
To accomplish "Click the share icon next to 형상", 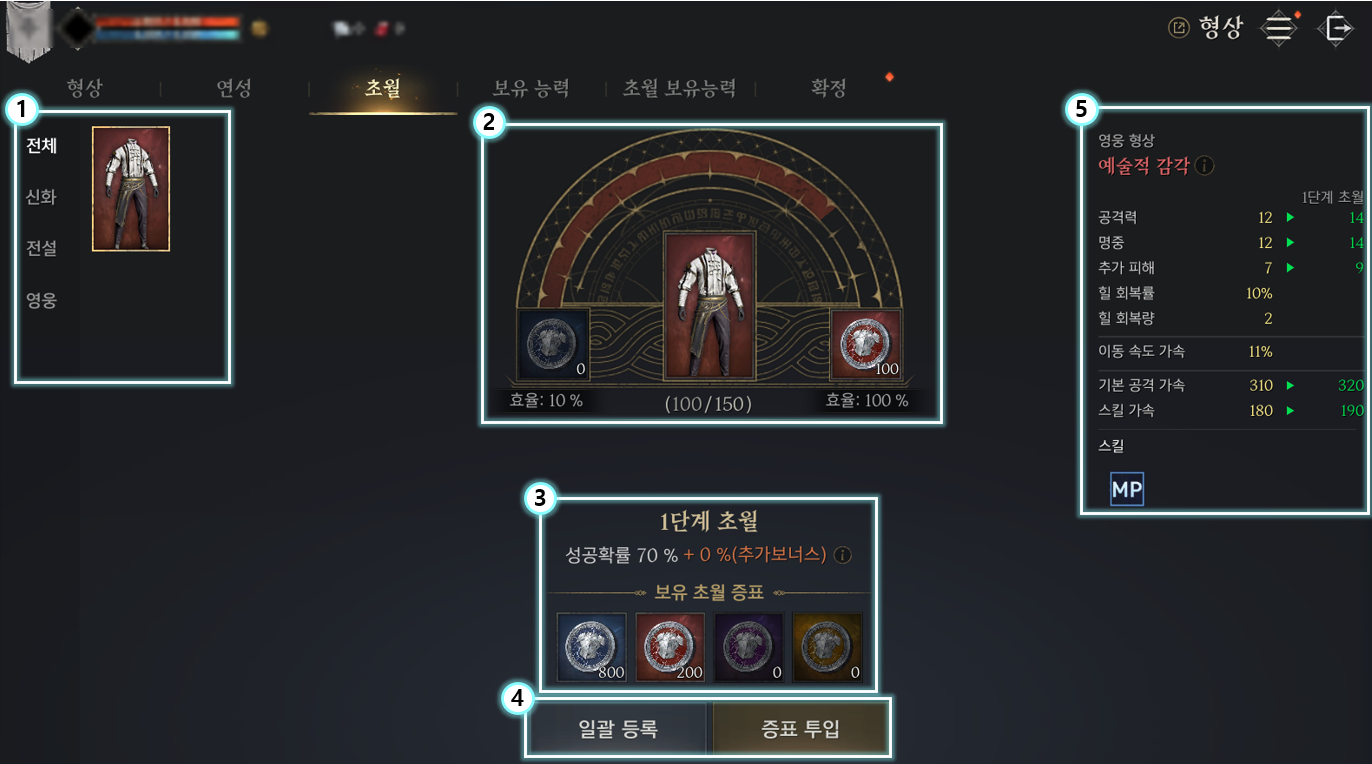I will pos(1181,27).
